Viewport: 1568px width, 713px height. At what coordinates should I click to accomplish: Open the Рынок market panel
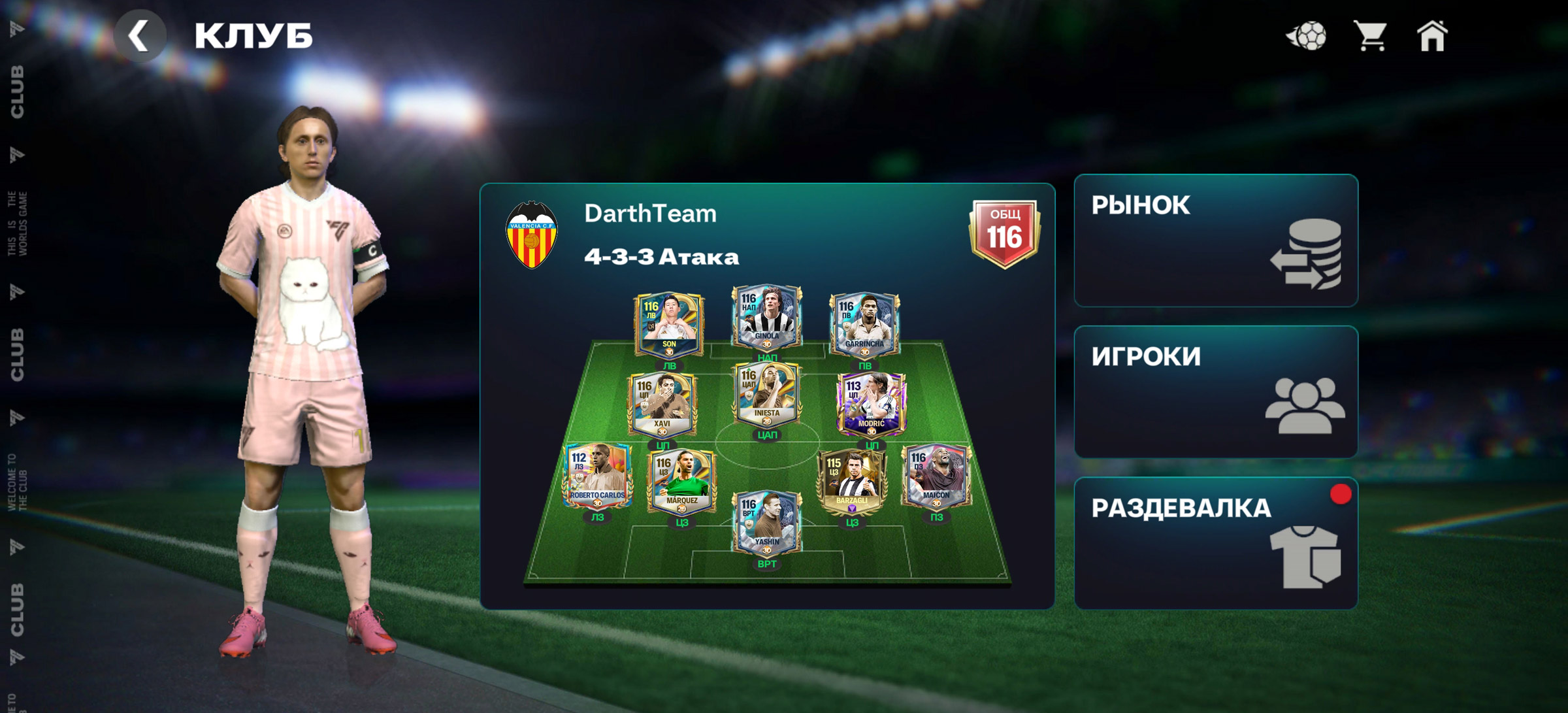1215,240
